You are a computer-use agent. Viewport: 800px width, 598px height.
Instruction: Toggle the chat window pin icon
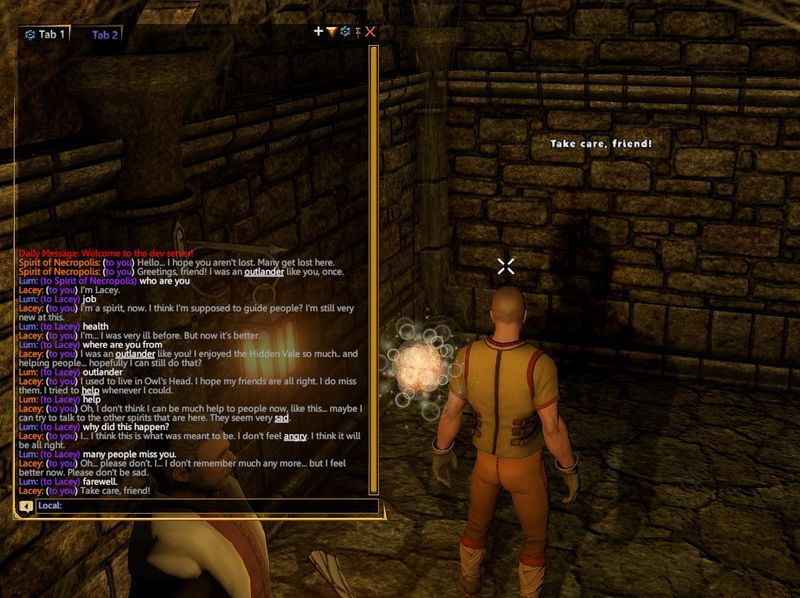pos(358,32)
